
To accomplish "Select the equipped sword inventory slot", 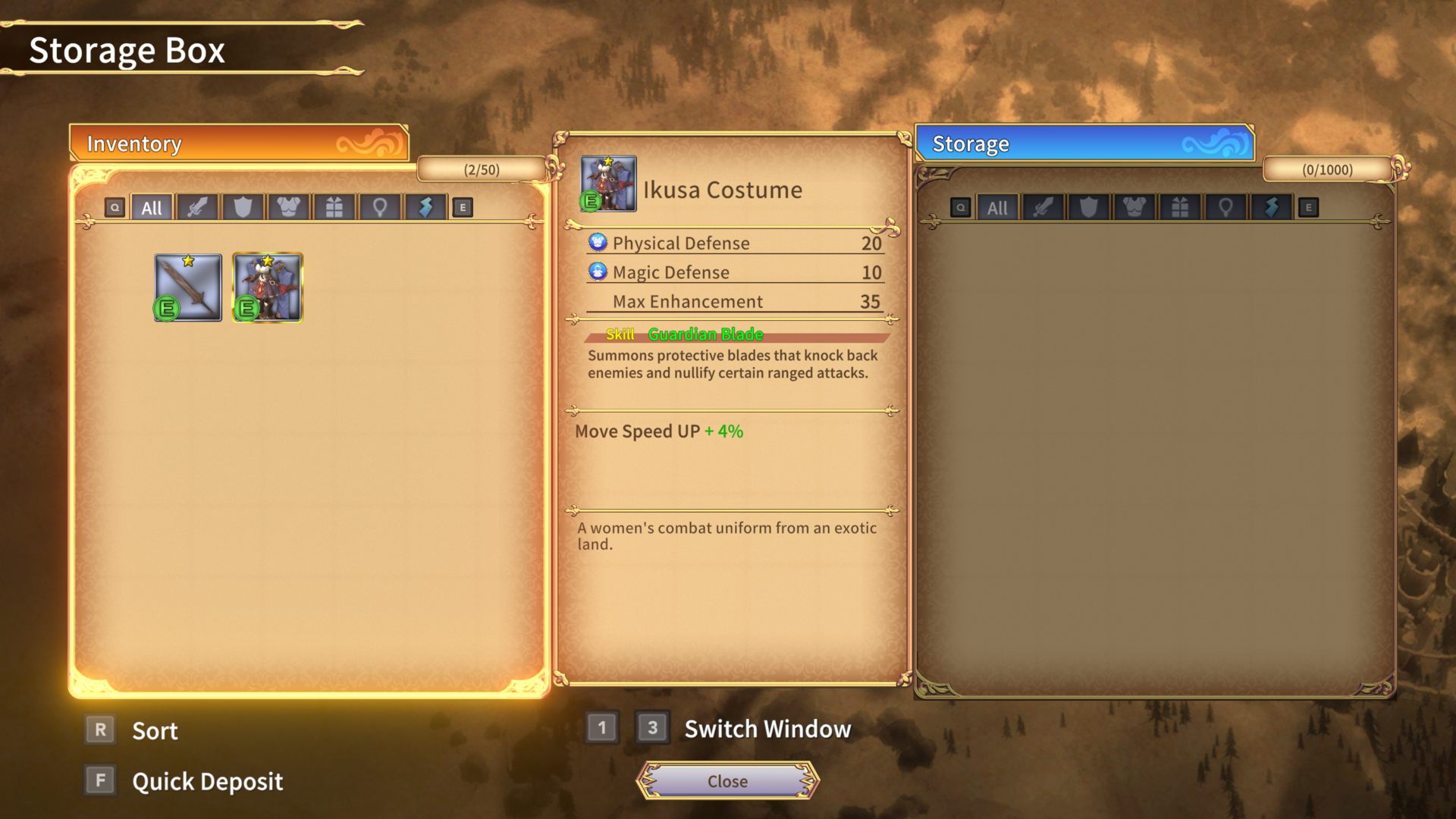I will (x=188, y=288).
